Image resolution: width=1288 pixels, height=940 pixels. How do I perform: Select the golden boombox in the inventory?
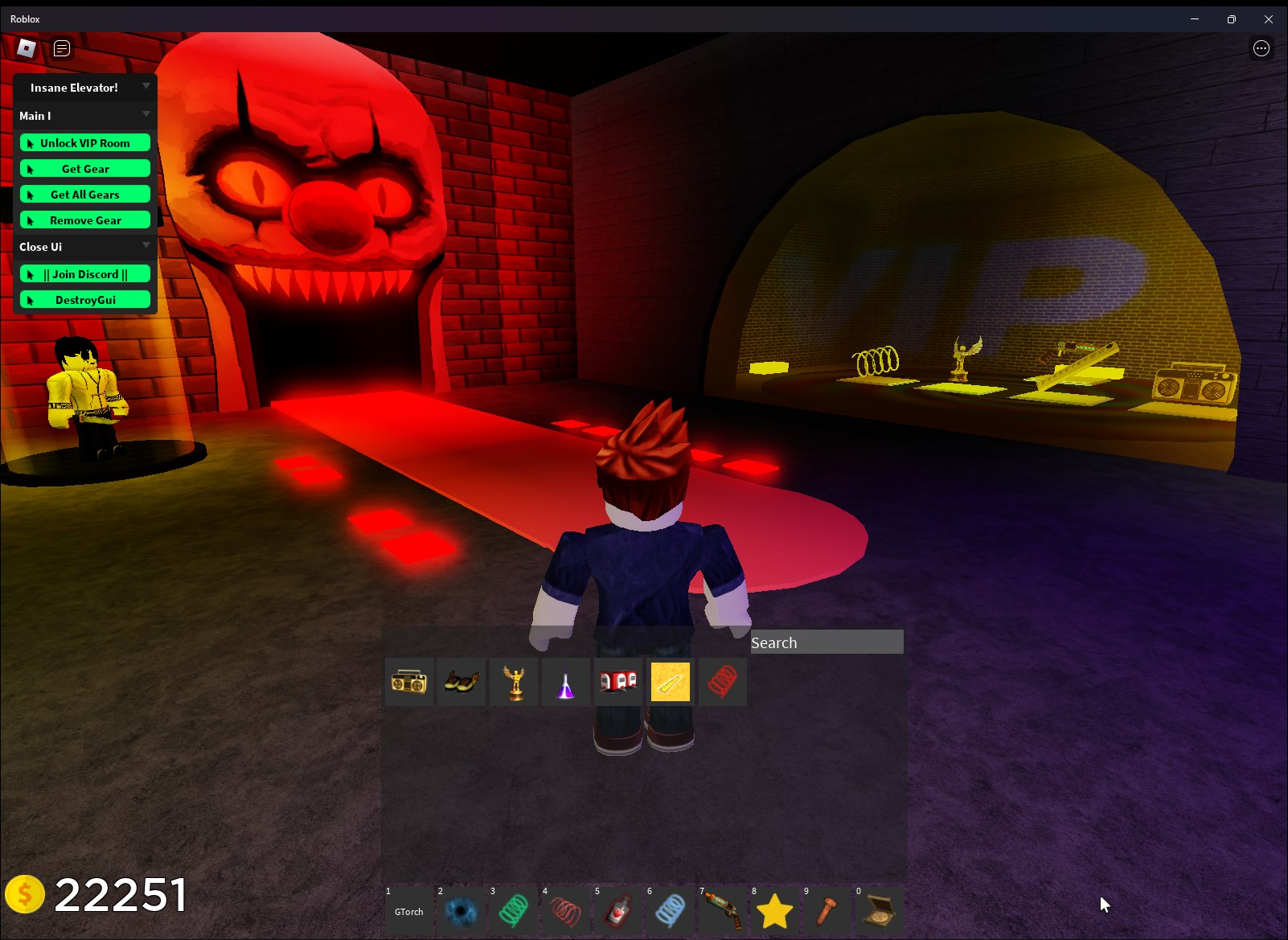(x=408, y=681)
